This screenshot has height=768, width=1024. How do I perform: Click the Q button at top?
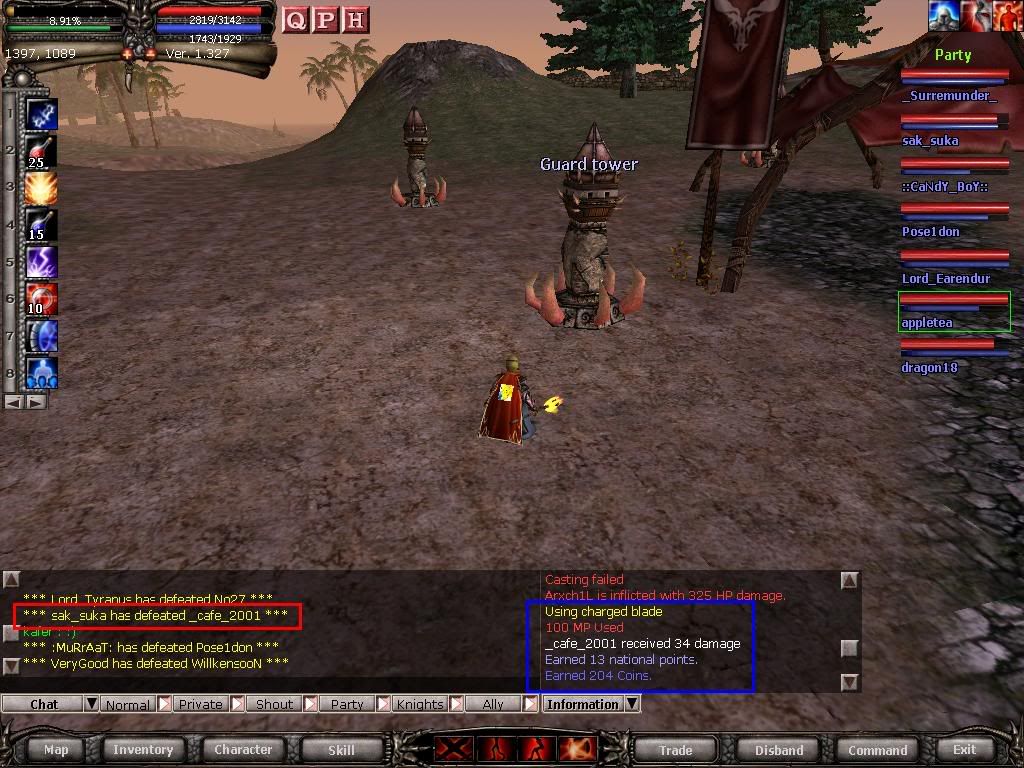[x=295, y=20]
